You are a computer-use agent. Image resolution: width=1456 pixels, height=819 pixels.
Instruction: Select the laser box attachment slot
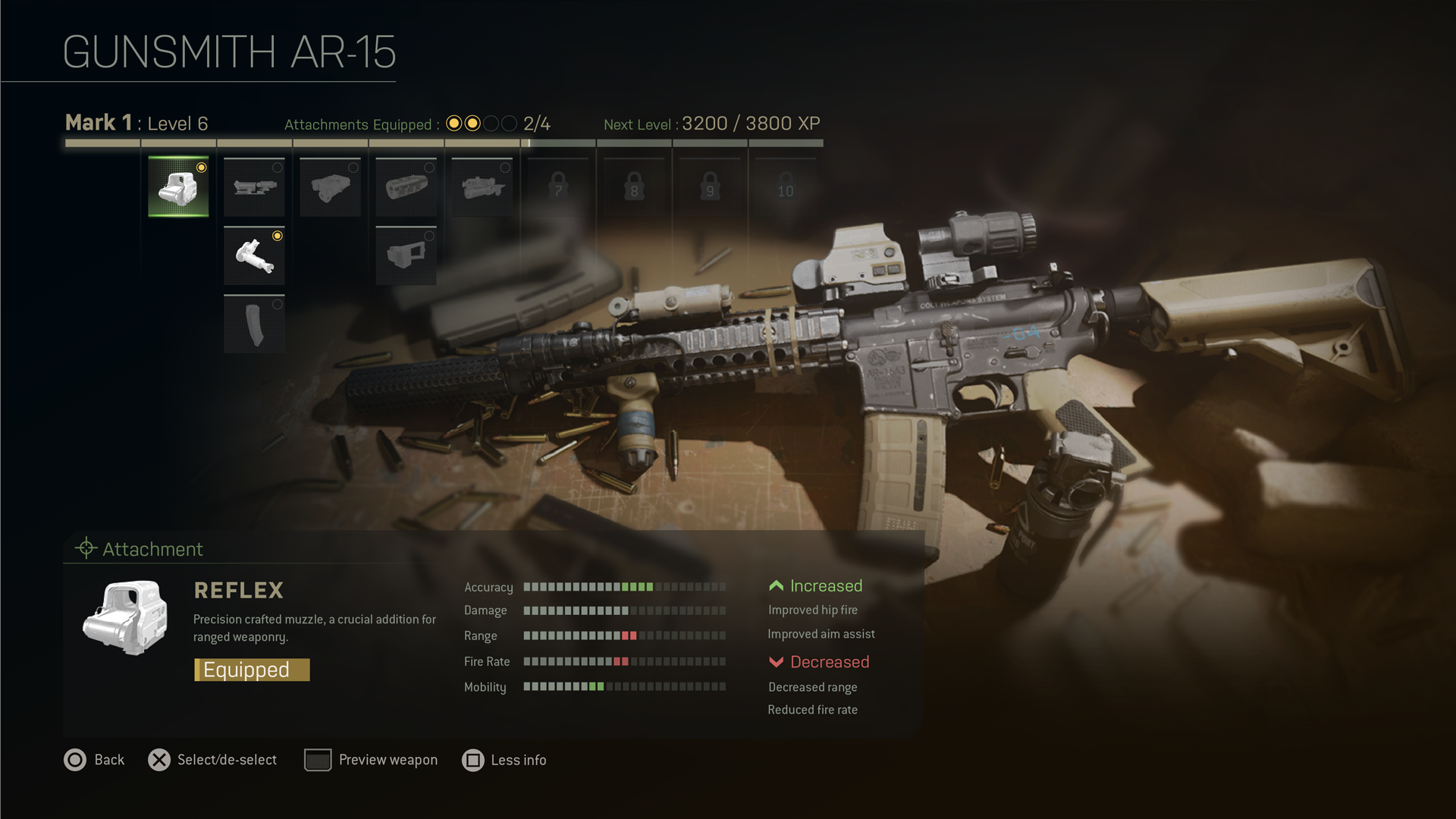[x=330, y=187]
